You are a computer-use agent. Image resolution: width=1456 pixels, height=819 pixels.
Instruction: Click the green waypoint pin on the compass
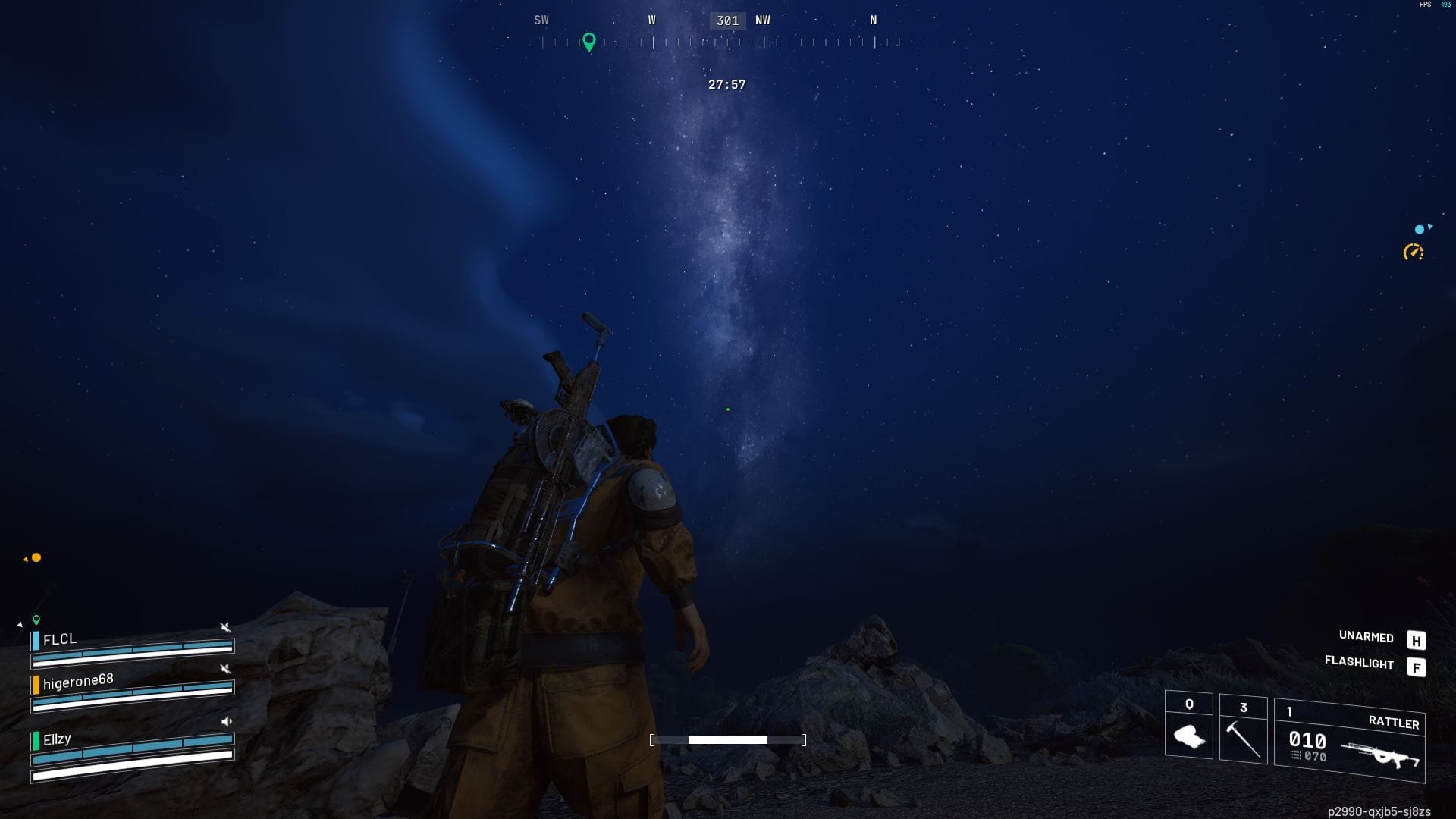point(590,42)
